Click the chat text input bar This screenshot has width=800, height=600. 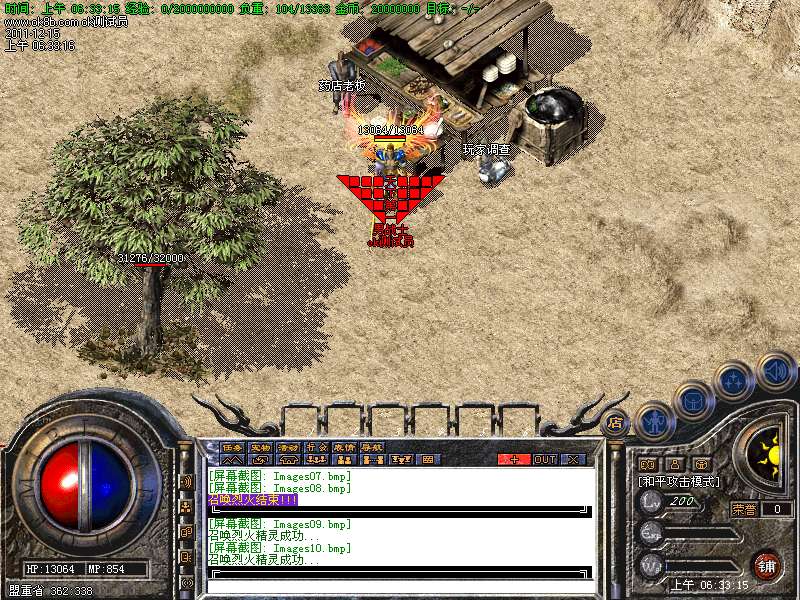point(400,574)
